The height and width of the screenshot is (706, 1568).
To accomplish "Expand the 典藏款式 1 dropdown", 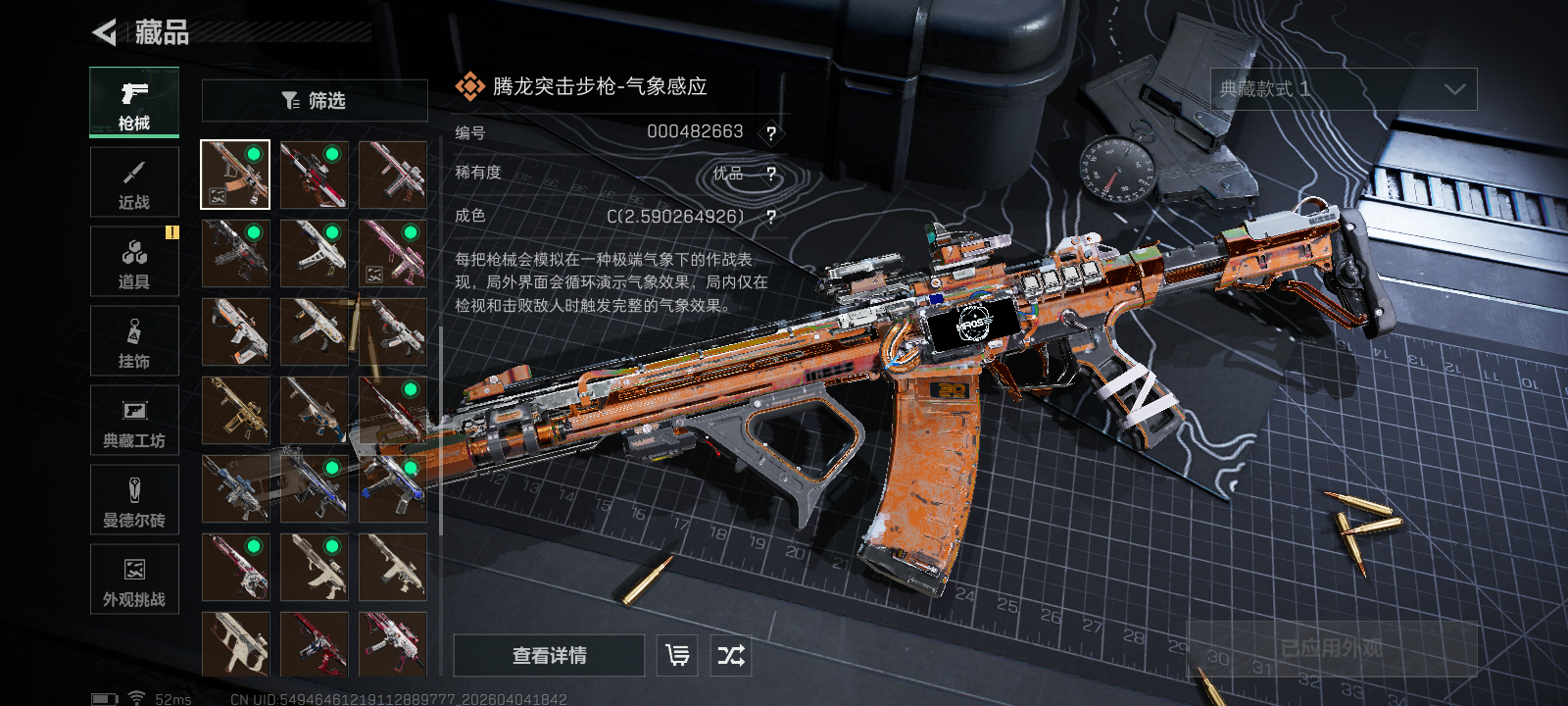I will [x=1344, y=89].
